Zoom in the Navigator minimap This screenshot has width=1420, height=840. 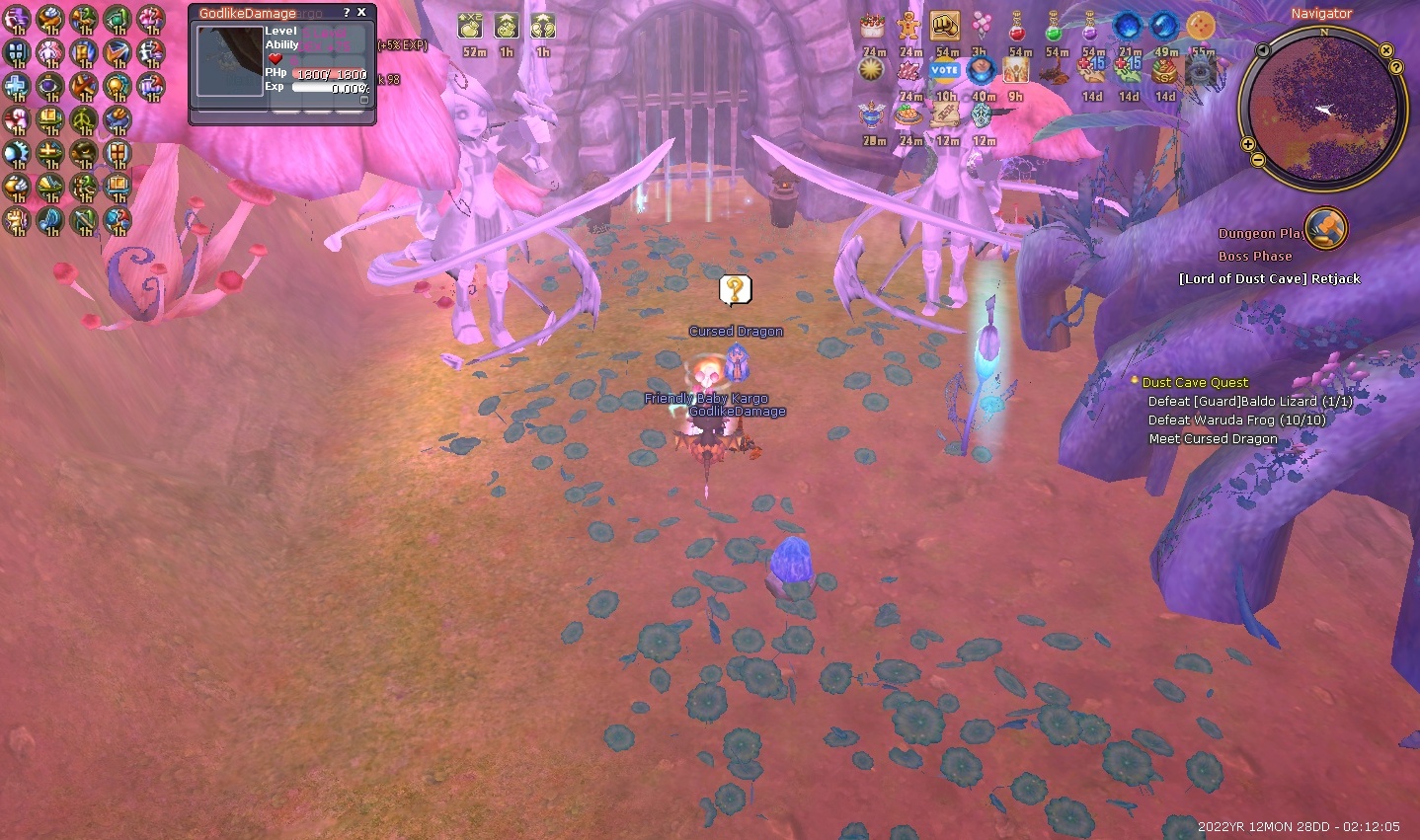coord(1248,145)
